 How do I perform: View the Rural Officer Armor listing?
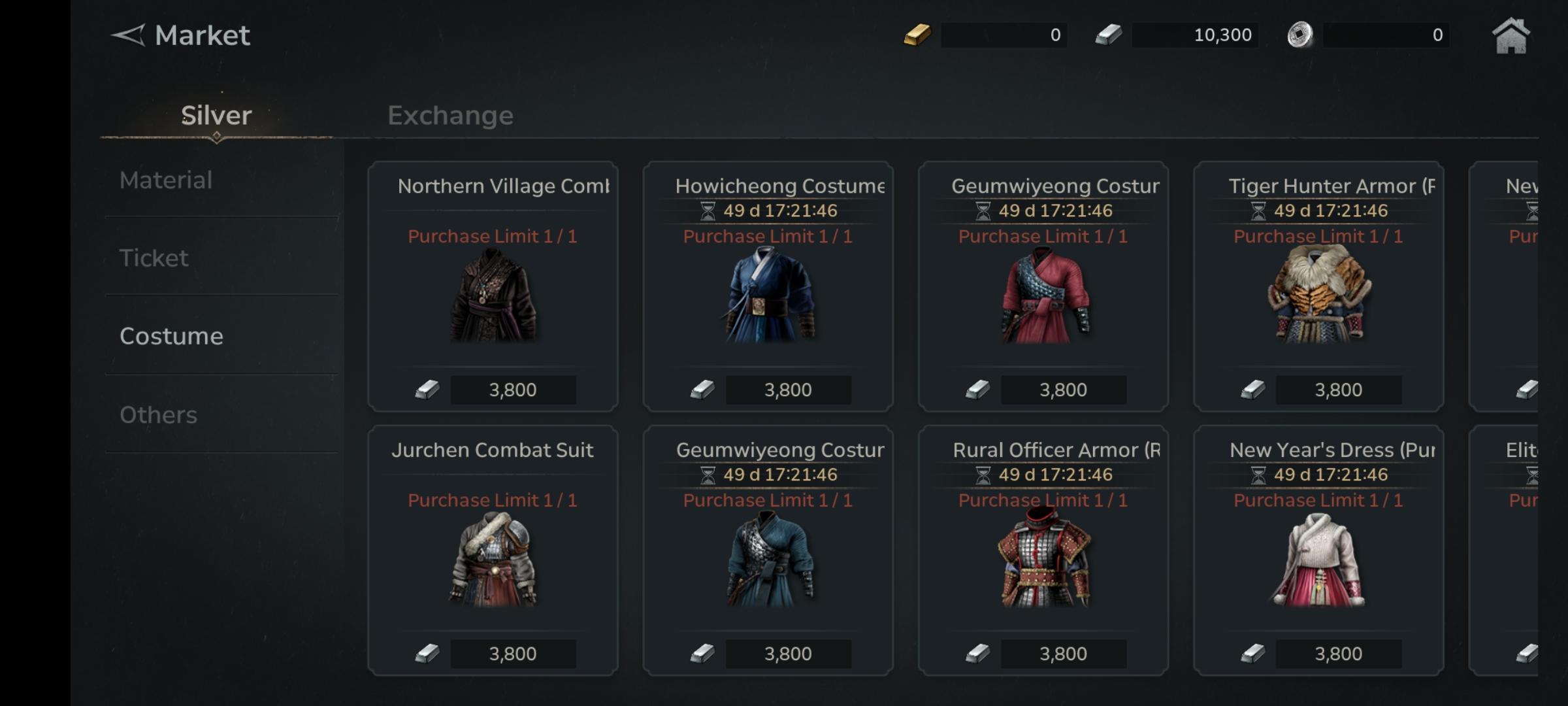pos(1043,550)
